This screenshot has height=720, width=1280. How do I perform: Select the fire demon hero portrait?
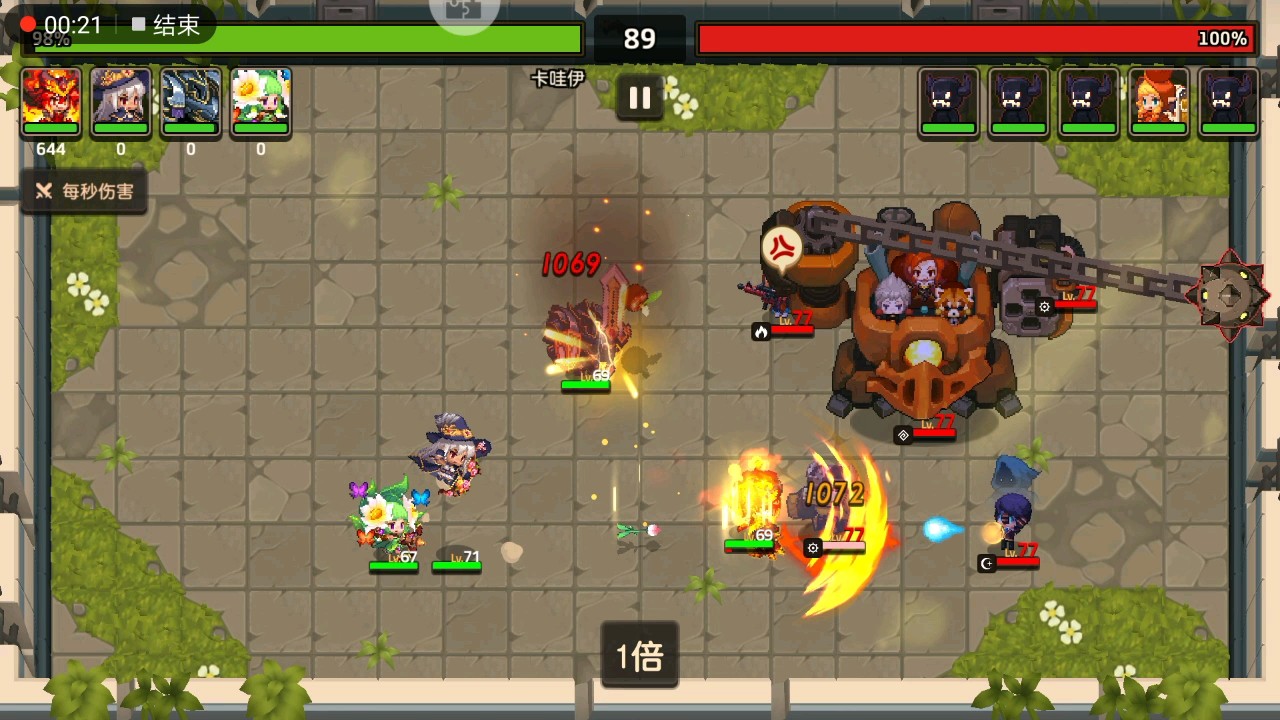pos(51,101)
